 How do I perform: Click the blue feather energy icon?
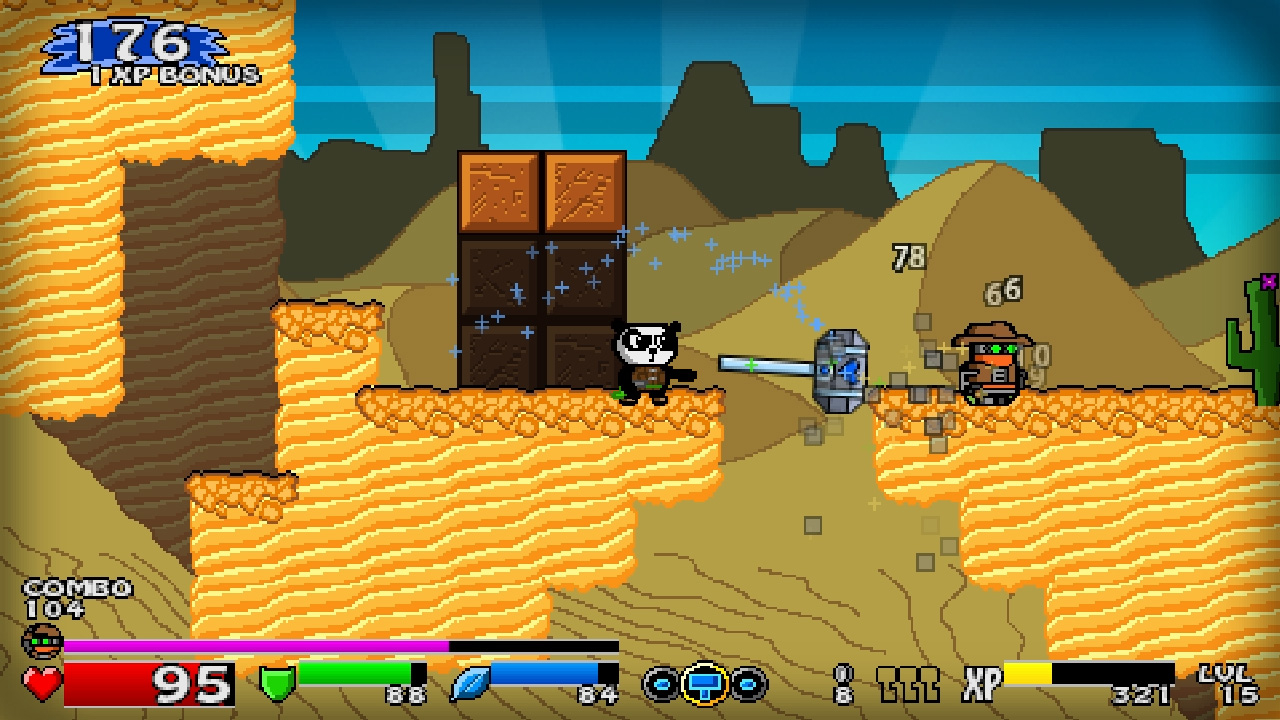466,682
